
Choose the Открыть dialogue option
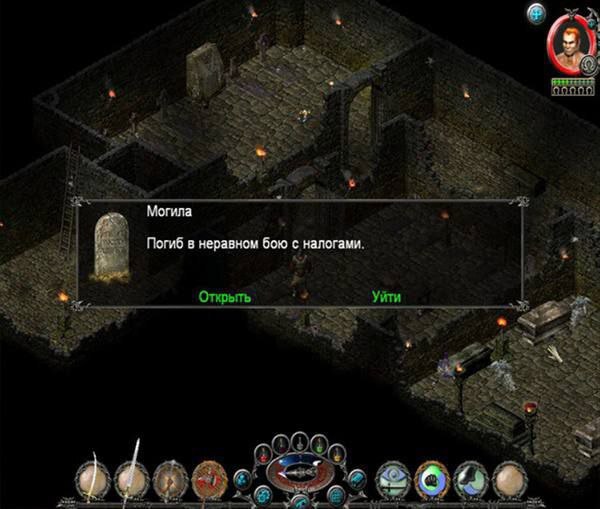click(x=224, y=297)
